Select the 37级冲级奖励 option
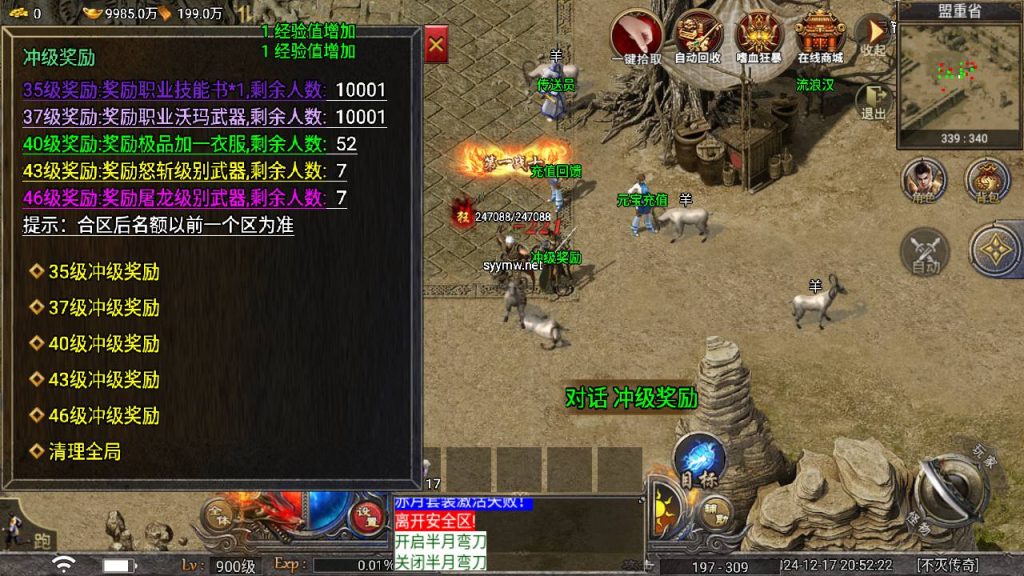 tap(103, 308)
